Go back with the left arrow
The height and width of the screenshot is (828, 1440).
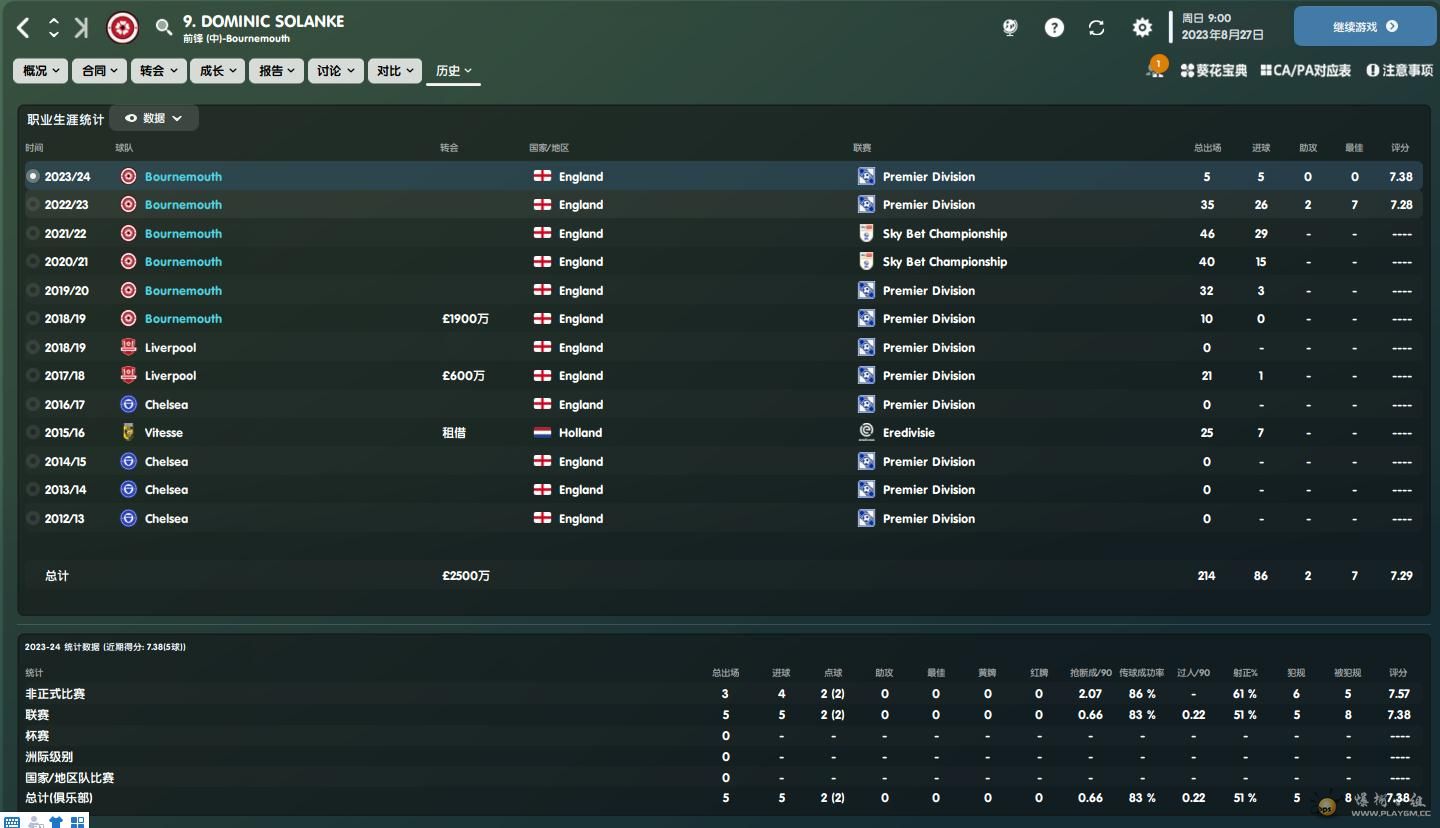point(24,28)
